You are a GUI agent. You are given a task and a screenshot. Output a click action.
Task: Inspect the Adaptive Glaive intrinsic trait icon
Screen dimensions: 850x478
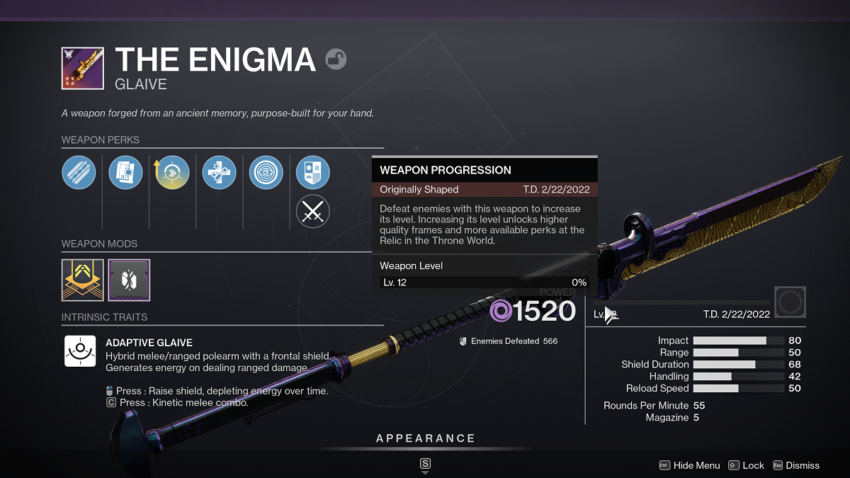tap(80, 351)
